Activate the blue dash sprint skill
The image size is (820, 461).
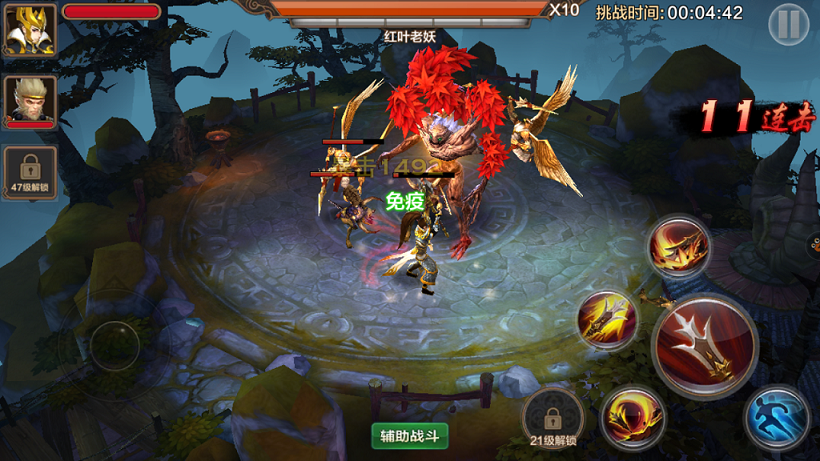[x=776, y=418]
